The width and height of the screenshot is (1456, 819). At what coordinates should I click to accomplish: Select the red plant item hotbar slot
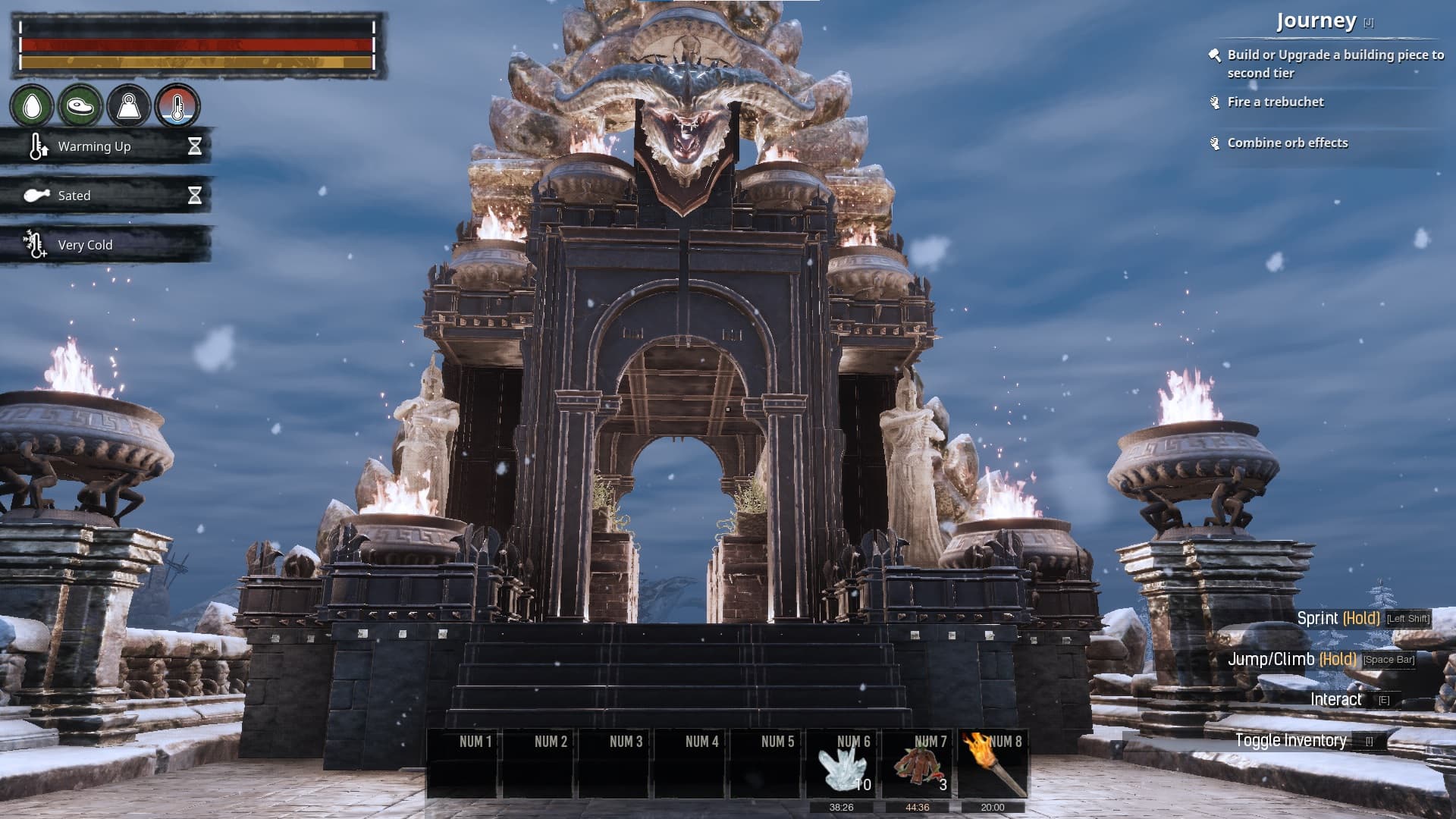(918, 764)
